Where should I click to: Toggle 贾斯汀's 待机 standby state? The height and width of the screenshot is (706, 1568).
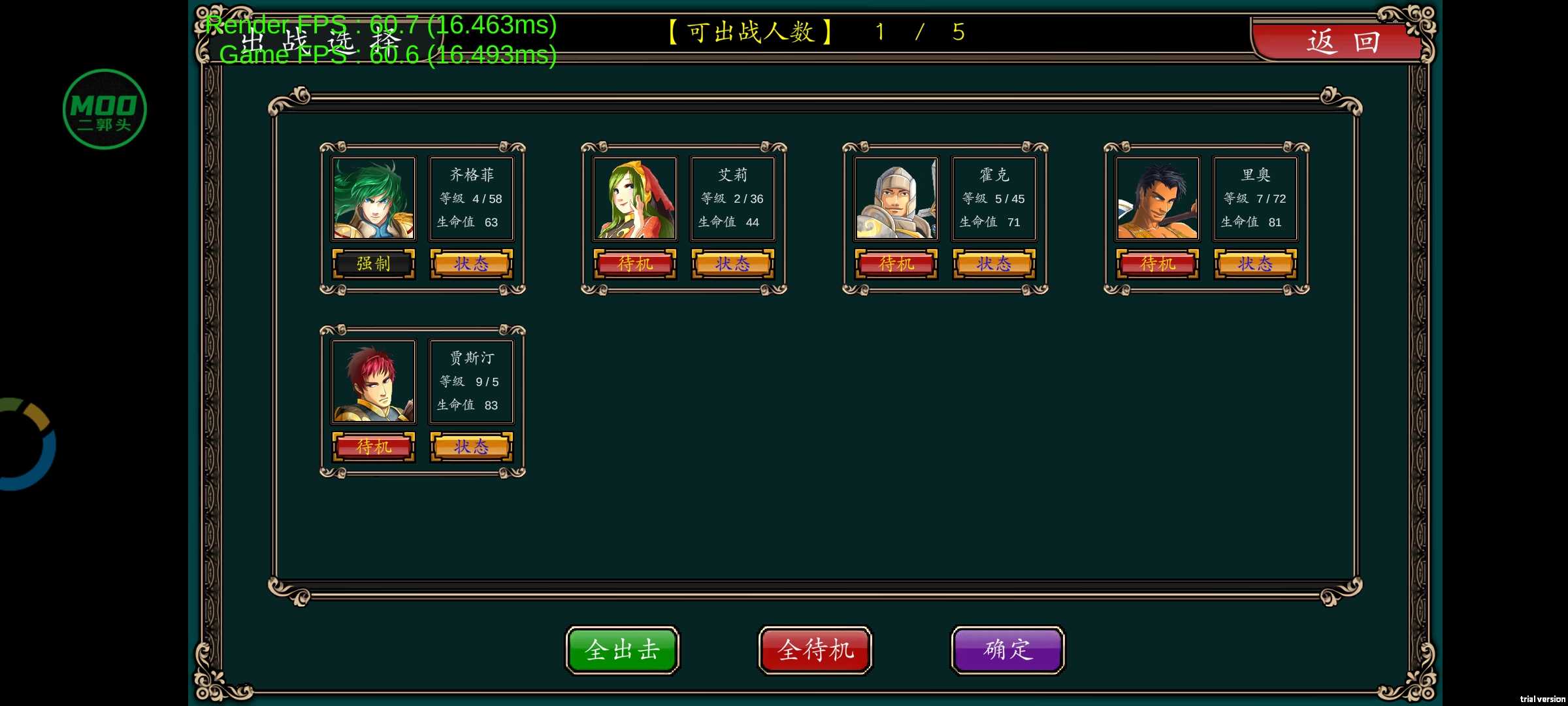tap(374, 447)
